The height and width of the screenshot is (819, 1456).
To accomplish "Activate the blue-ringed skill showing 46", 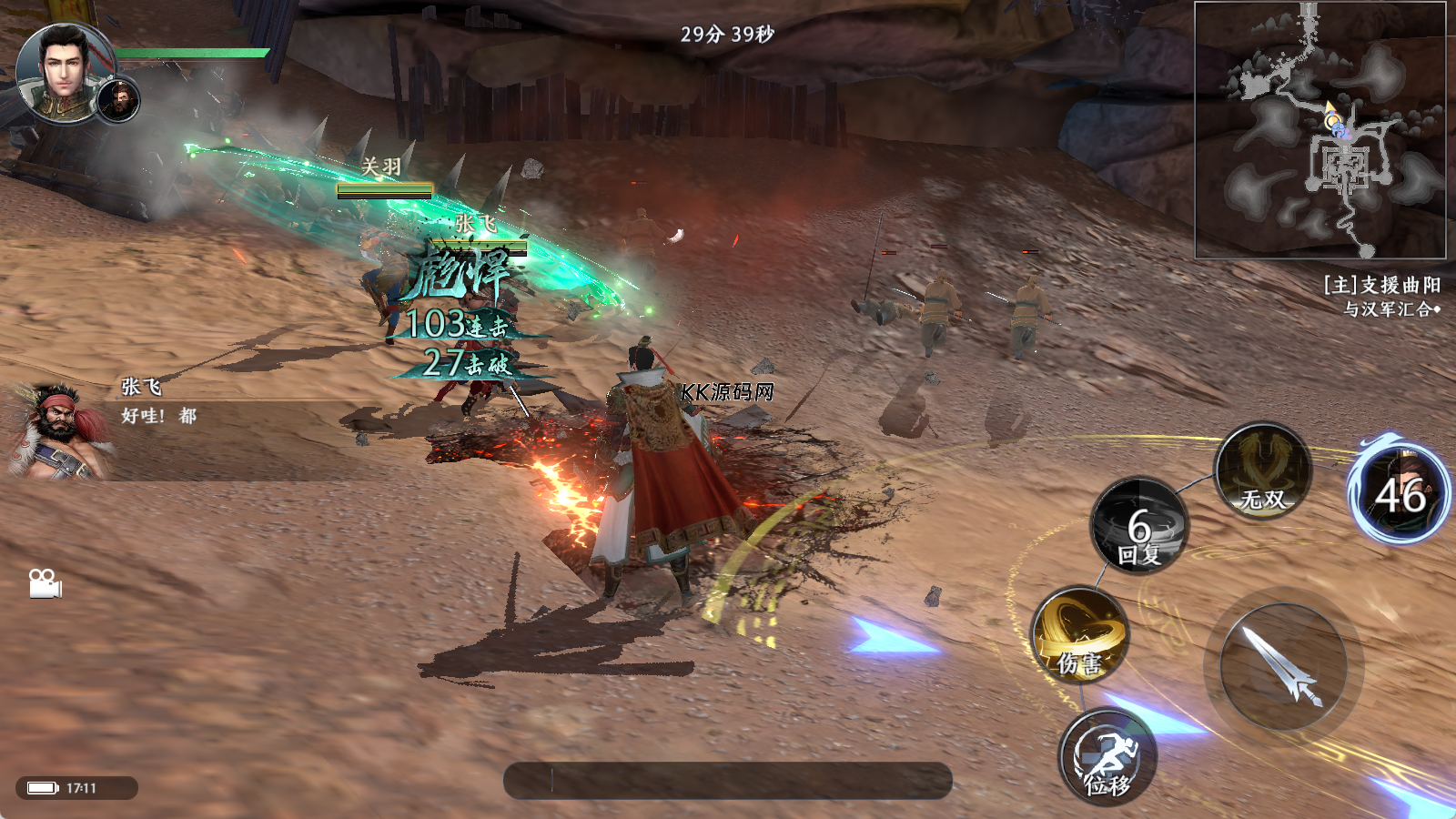I will click(x=1400, y=492).
